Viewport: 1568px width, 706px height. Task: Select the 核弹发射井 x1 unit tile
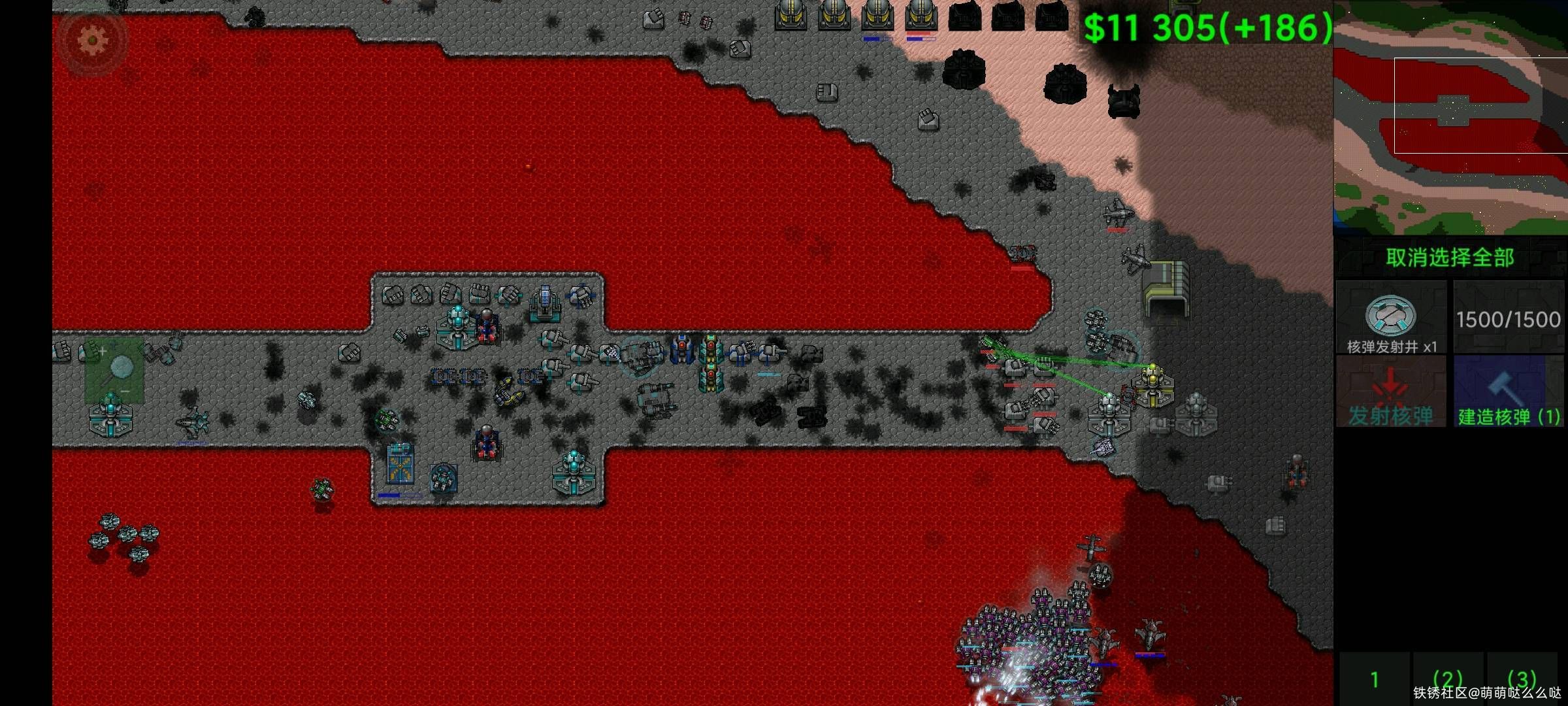click(1391, 318)
